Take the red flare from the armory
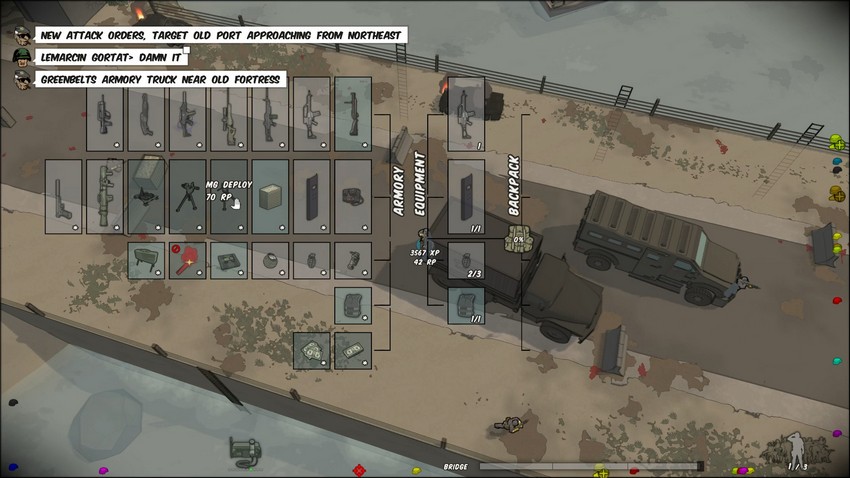Viewport: 850px width, 478px height. pos(188,260)
